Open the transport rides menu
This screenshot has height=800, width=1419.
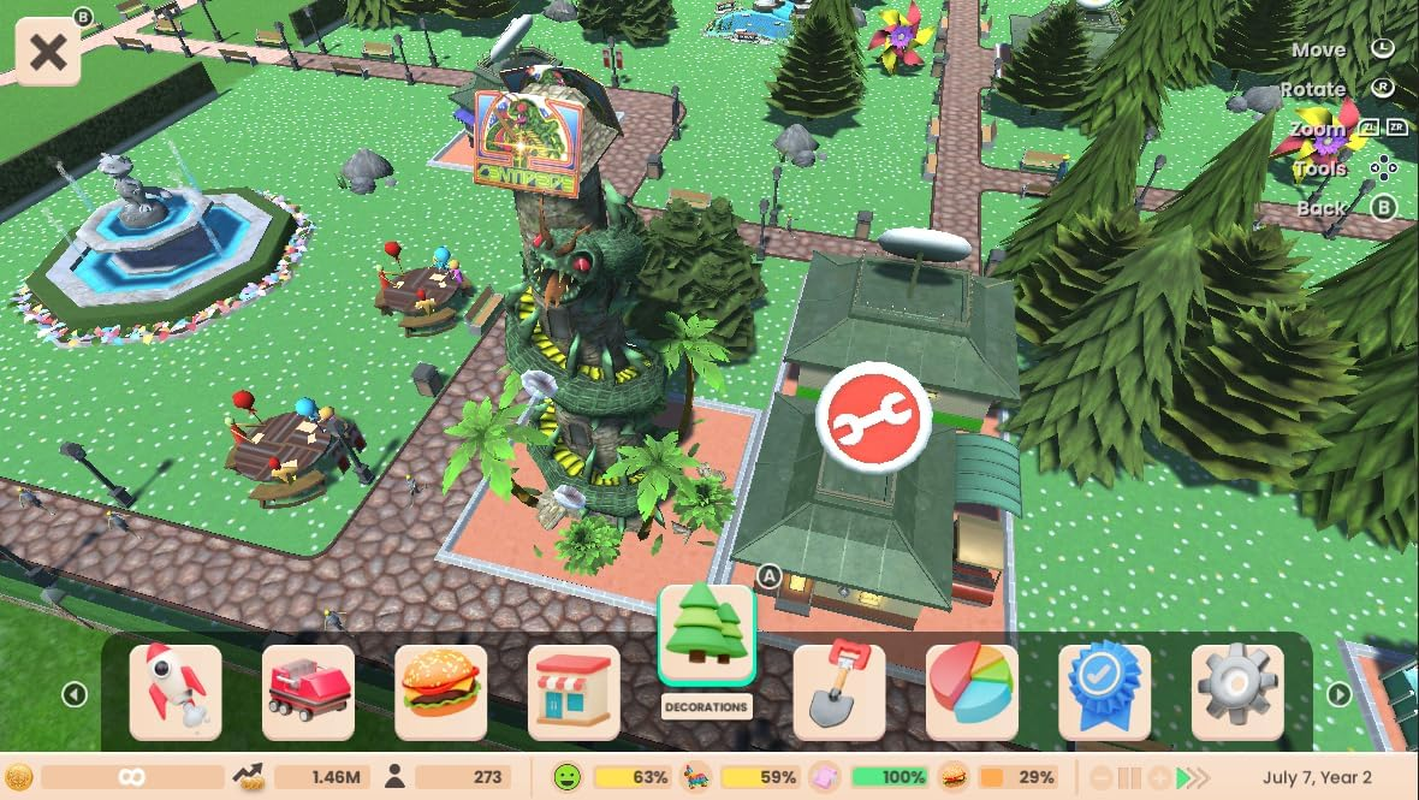point(308,692)
